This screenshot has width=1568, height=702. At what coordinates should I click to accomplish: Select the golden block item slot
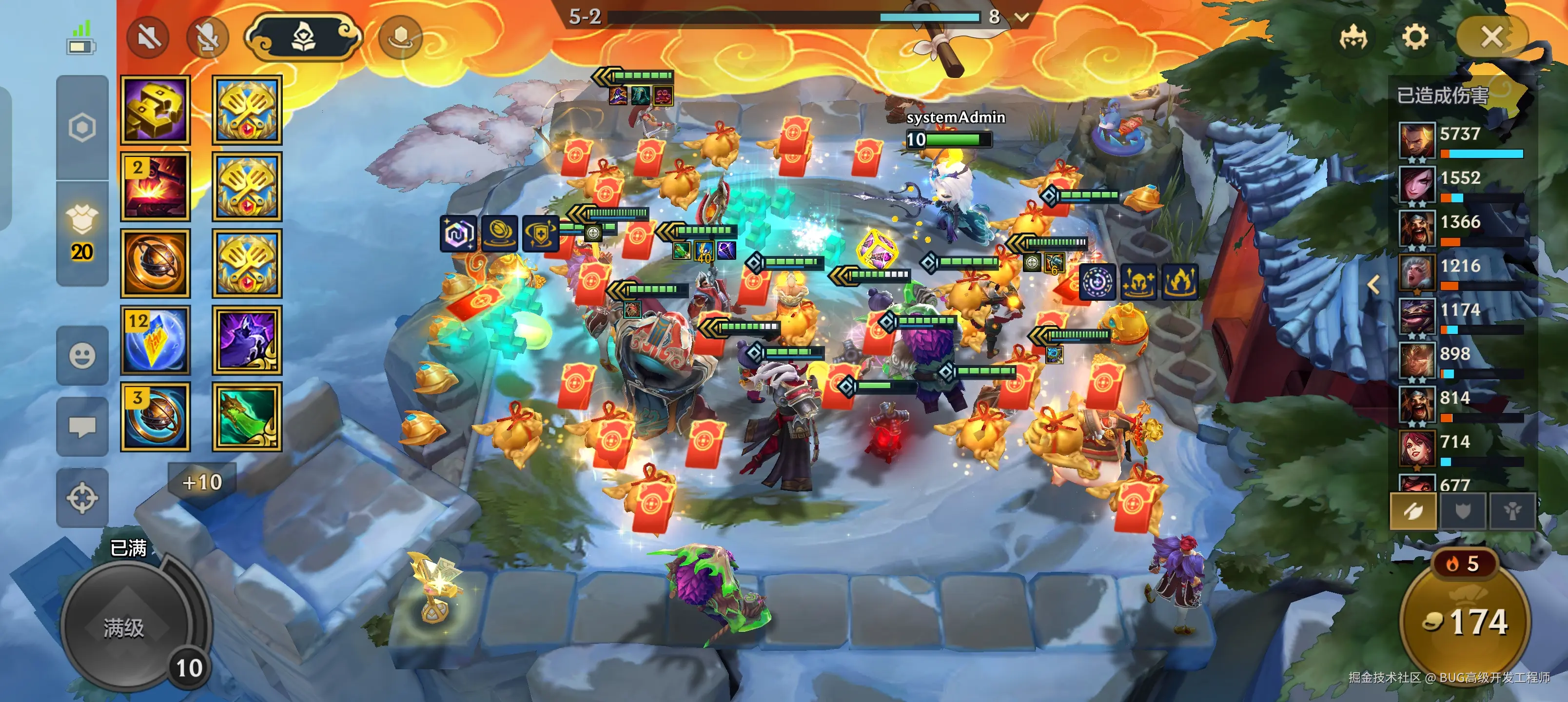pos(155,110)
